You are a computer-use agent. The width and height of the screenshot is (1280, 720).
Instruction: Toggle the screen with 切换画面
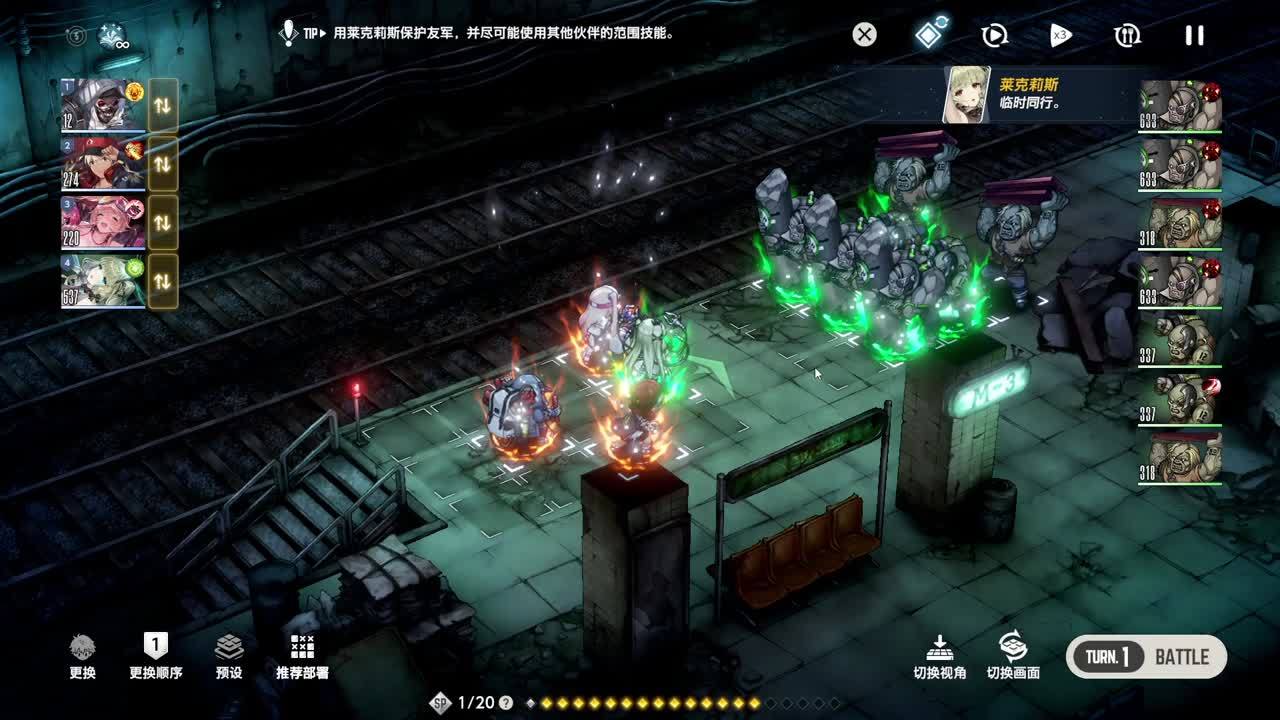coord(1013,656)
